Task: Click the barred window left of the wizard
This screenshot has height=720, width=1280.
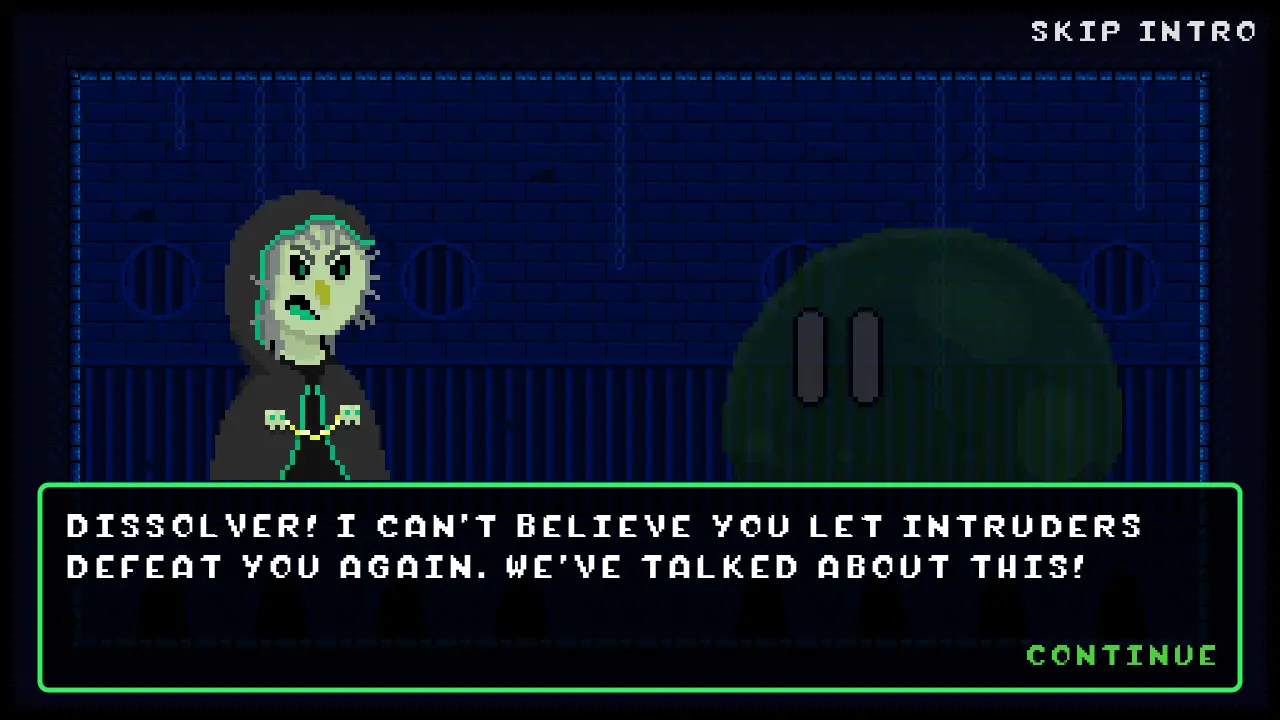Action: tap(160, 278)
